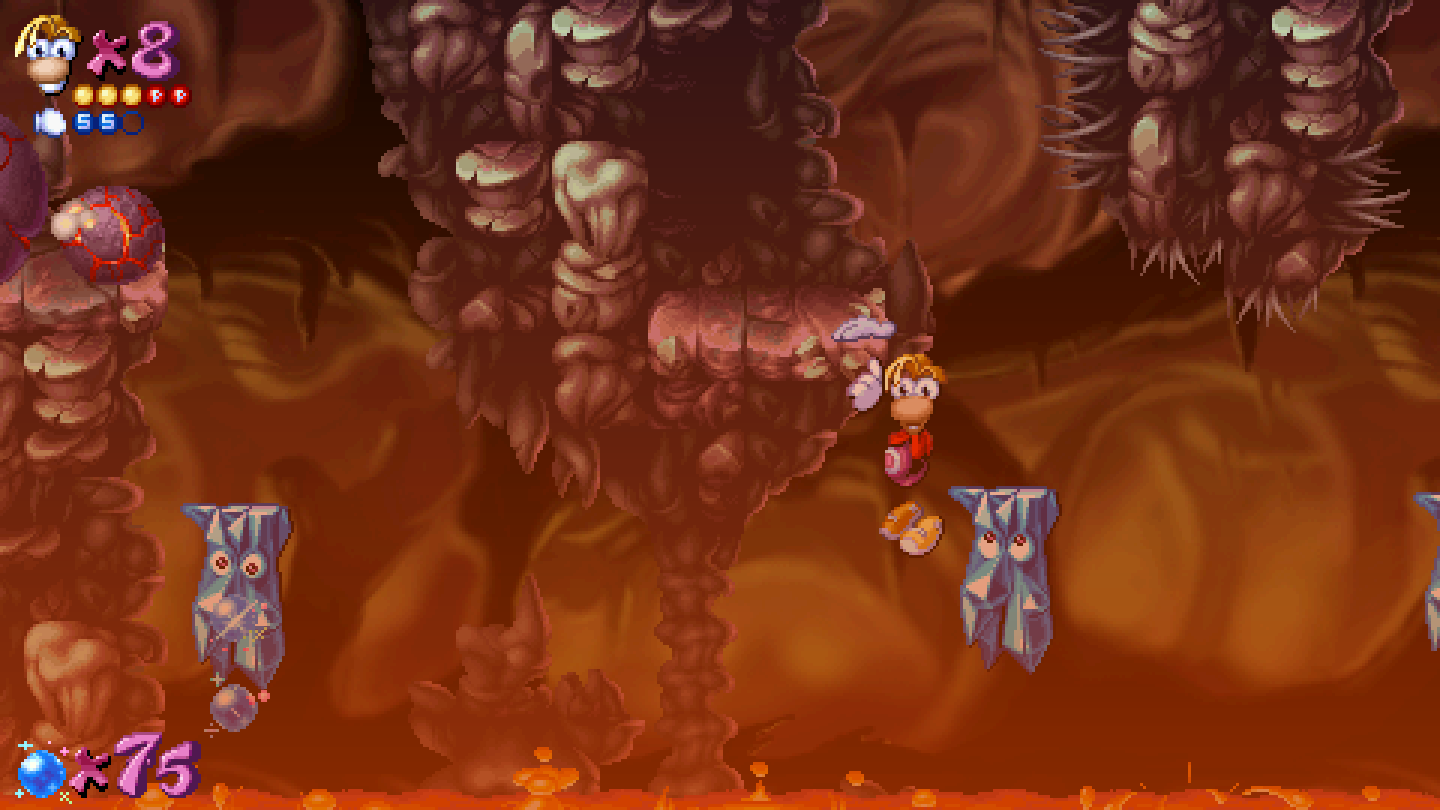Click the left crystal with red eyes
The height and width of the screenshot is (810, 1440).
(237, 580)
